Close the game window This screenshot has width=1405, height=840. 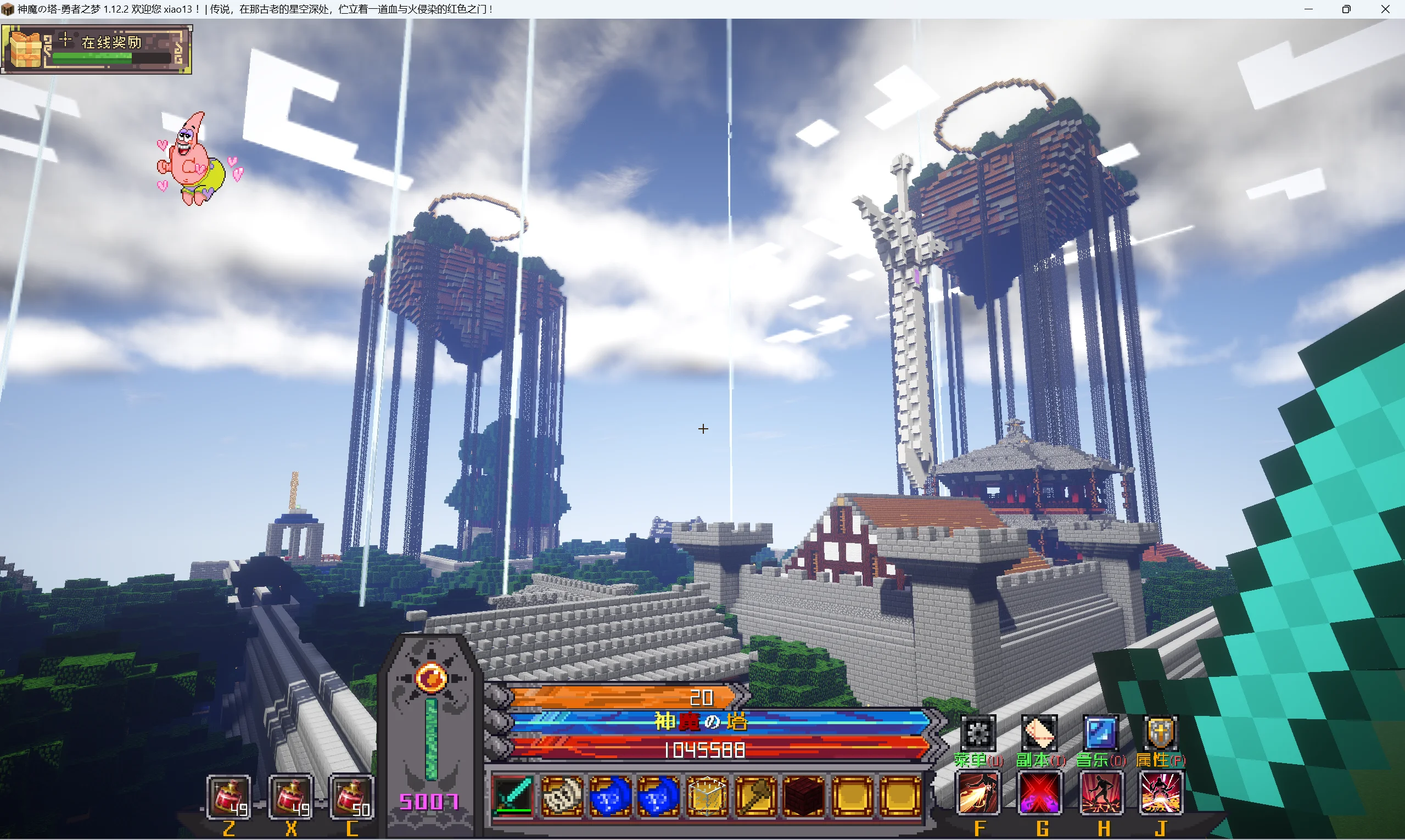click(x=1385, y=9)
